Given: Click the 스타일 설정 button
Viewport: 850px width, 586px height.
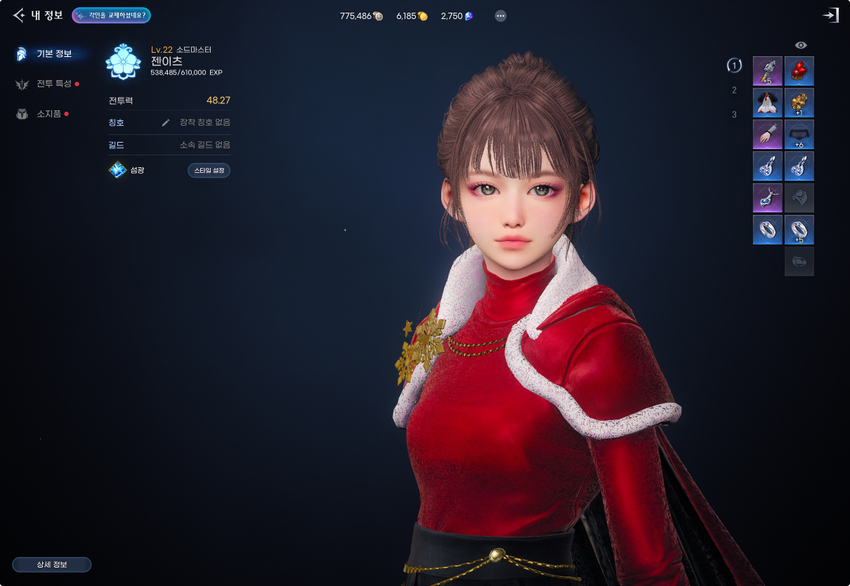Looking at the screenshot, I should coord(209,170).
